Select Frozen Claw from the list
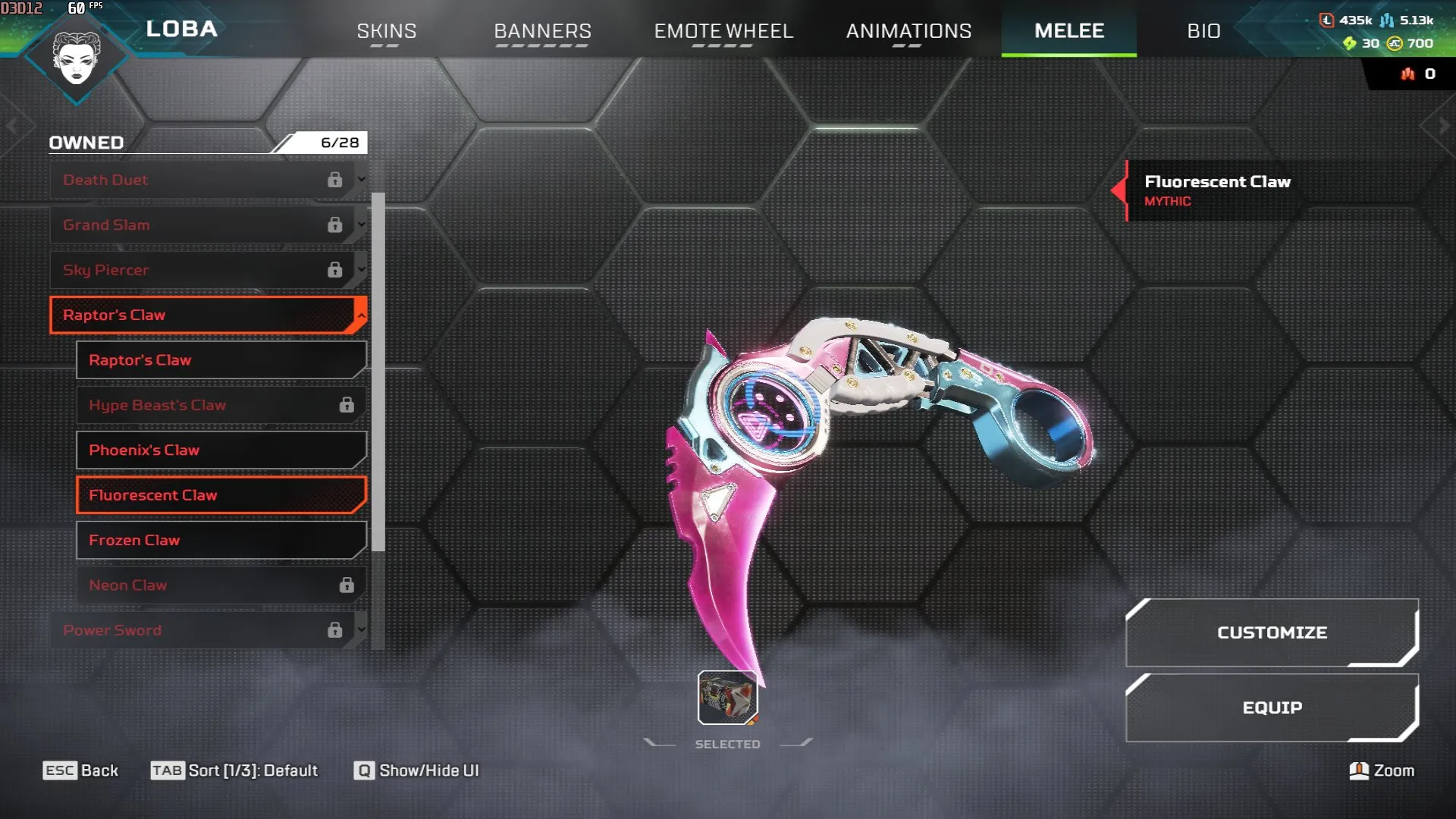 click(x=221, y=540)
